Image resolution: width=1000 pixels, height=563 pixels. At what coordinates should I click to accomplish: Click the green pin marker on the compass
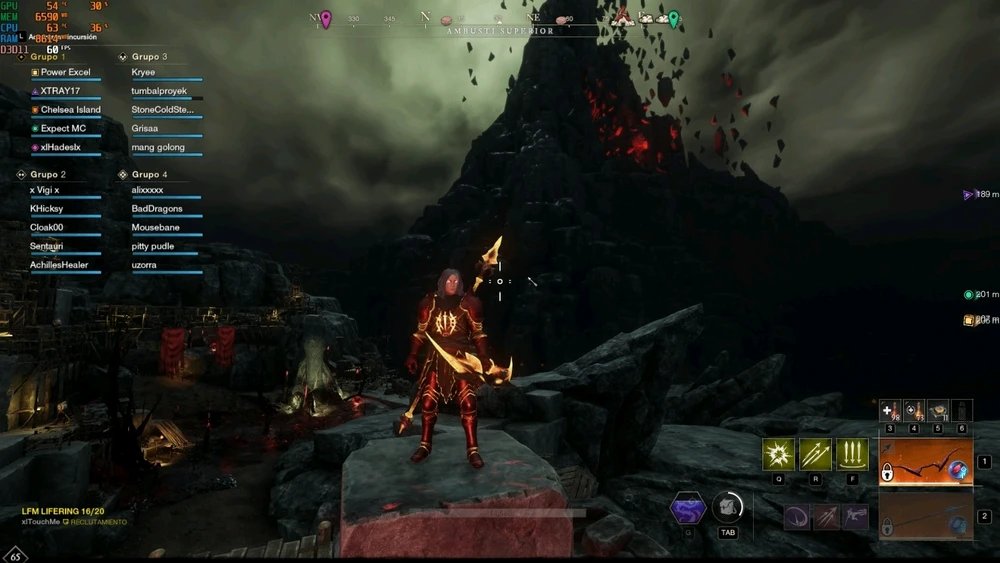click(674, 18)
